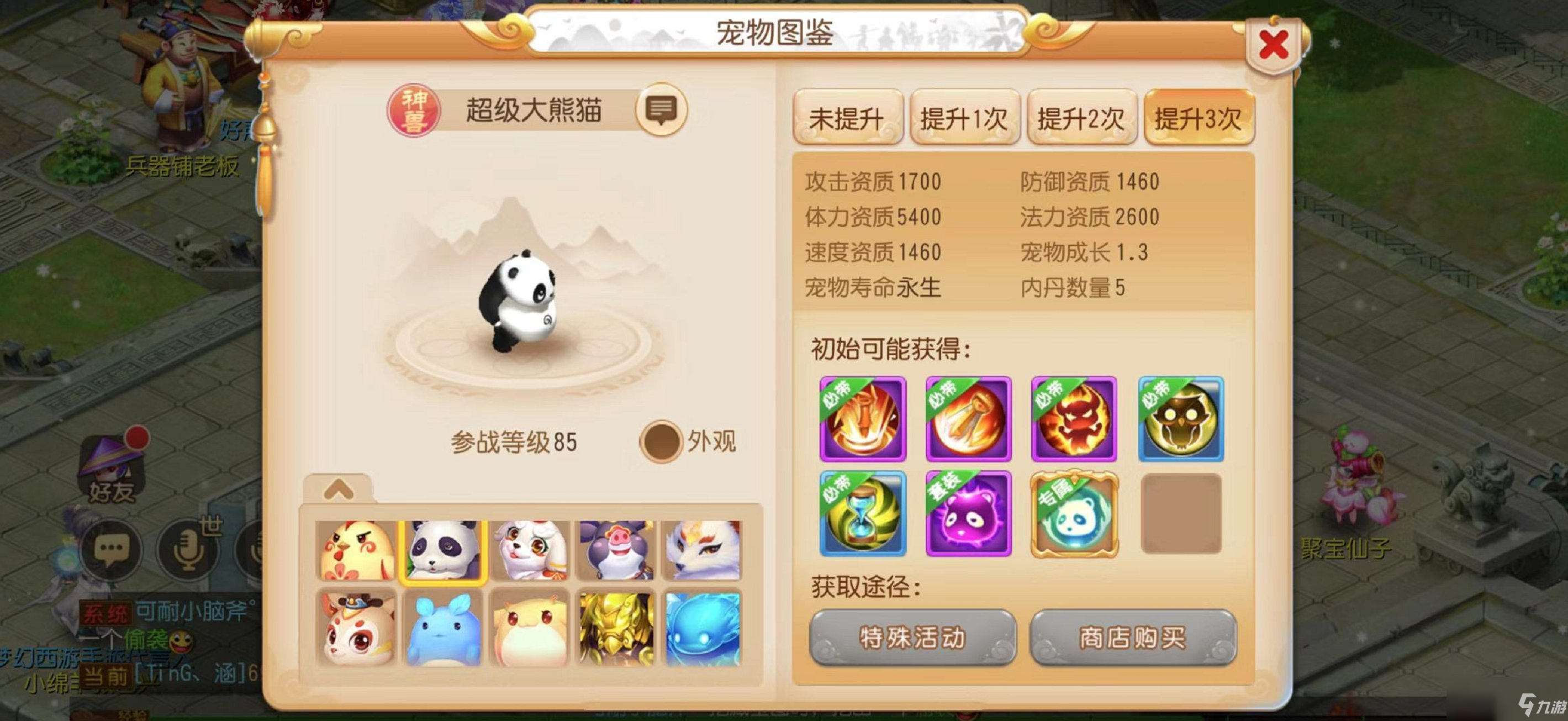Click the speech bubble beside 超级大熊猫
Viewport: 1568px width, 721px height.
tap(662, 113)
